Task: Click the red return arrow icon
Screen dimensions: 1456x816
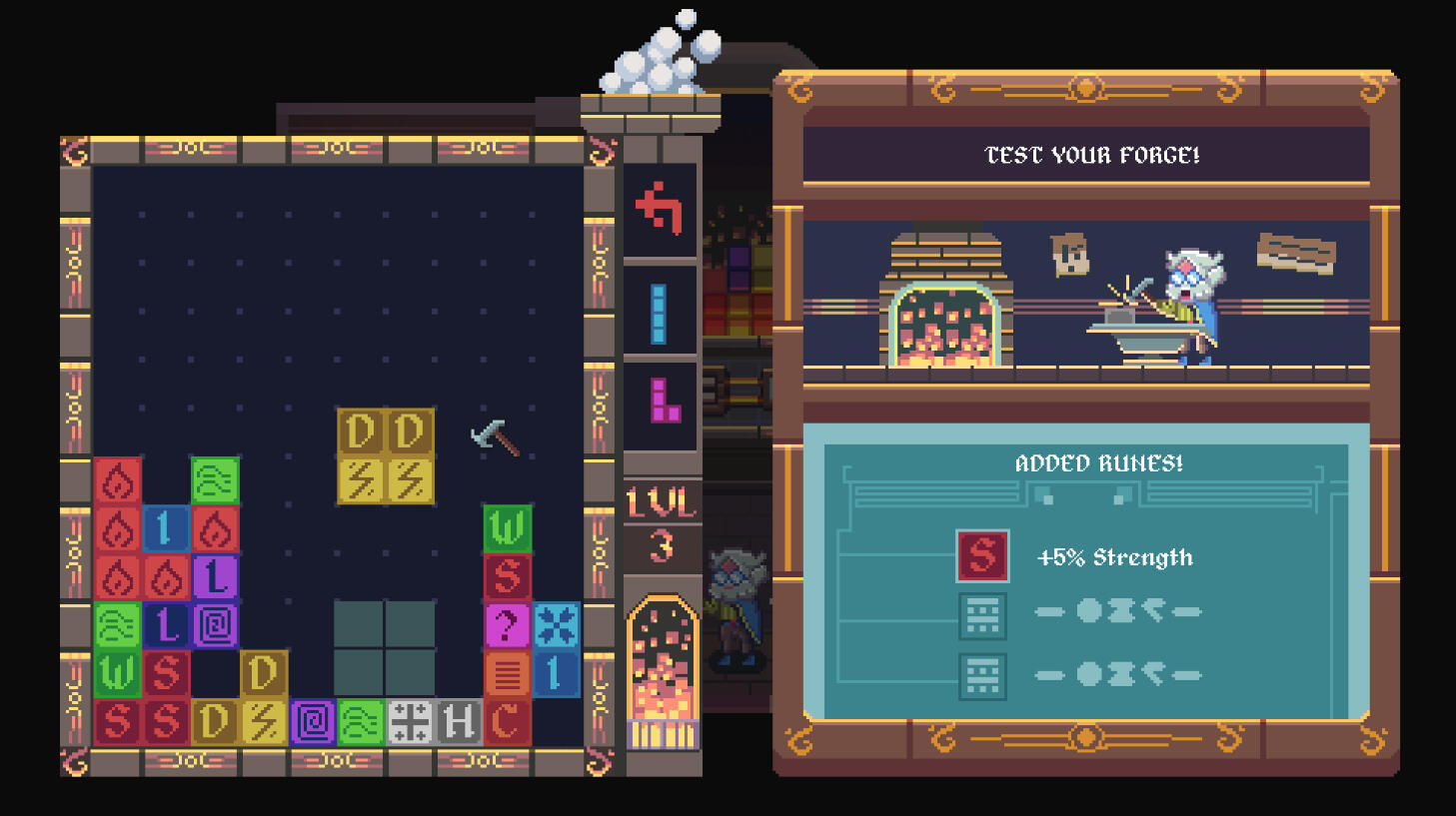Action: (660, 208)
